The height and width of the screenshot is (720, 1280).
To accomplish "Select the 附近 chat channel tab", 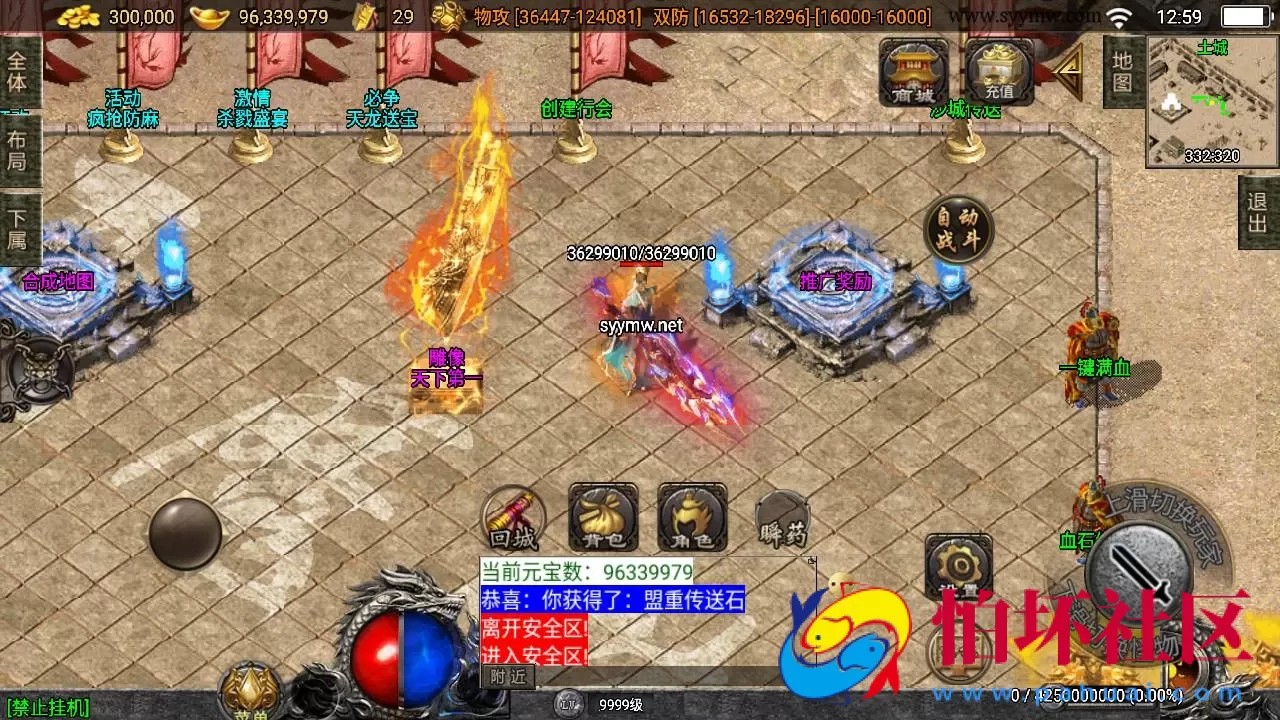I will coord(510,678).
